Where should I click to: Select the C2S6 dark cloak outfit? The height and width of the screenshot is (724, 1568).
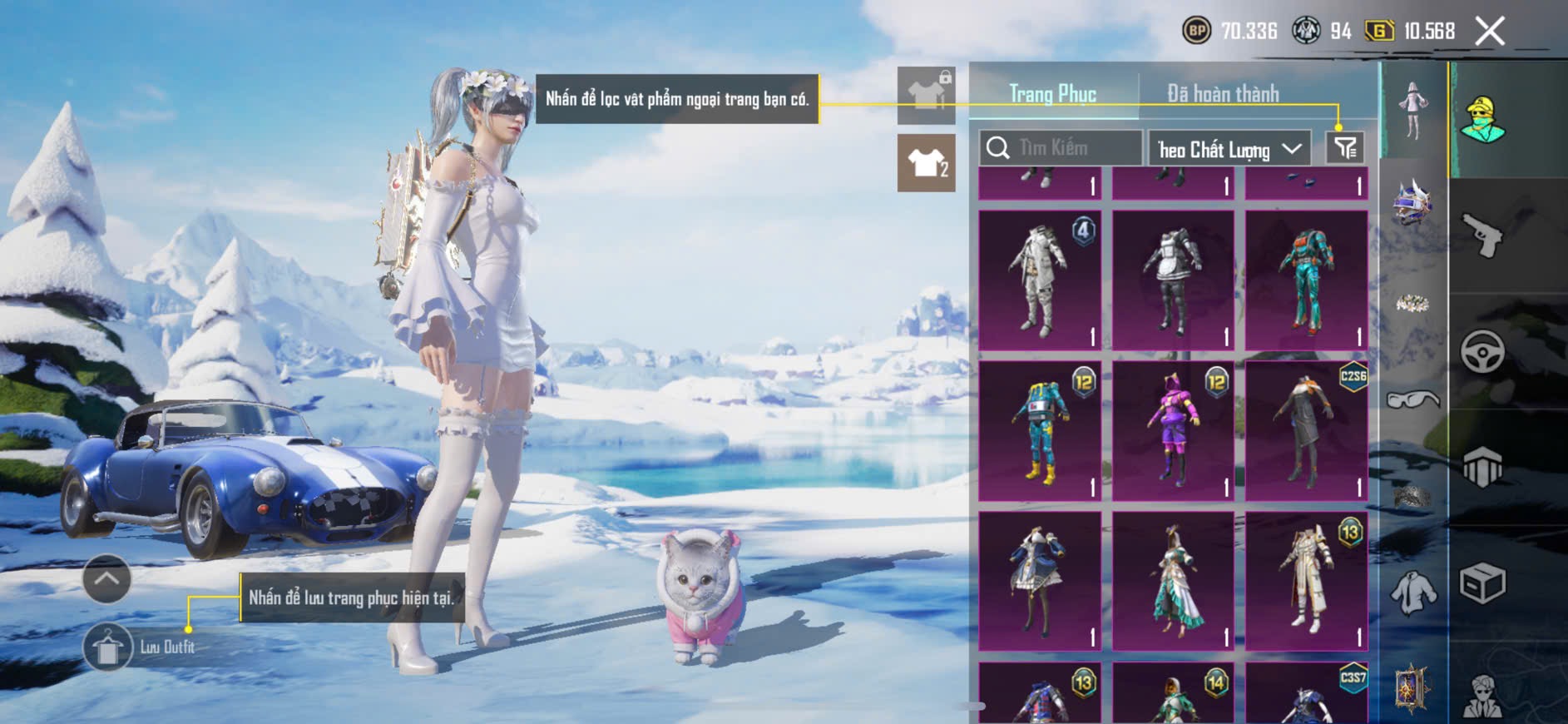pos(1306,431)
